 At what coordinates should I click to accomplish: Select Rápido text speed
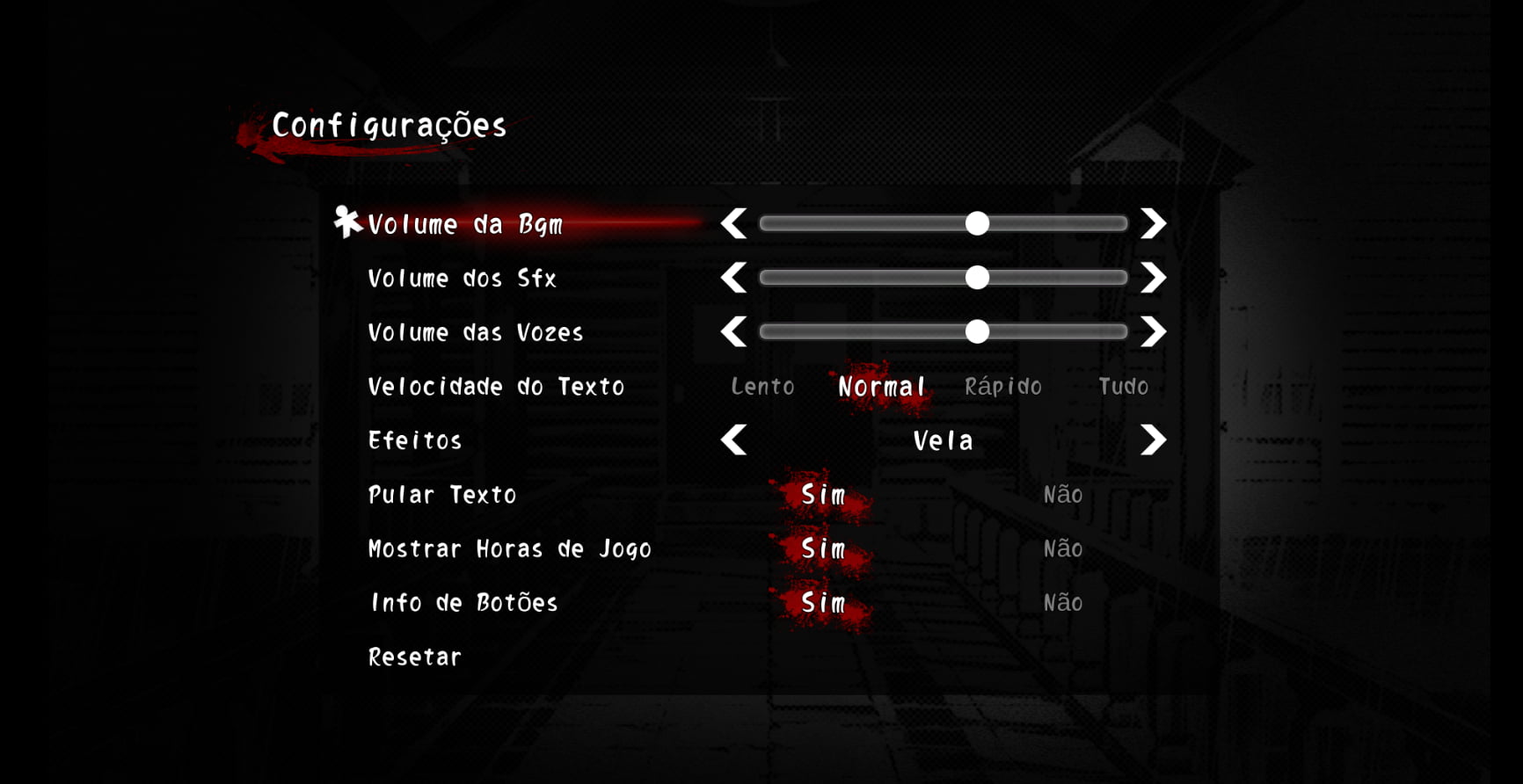point(1005,387)
